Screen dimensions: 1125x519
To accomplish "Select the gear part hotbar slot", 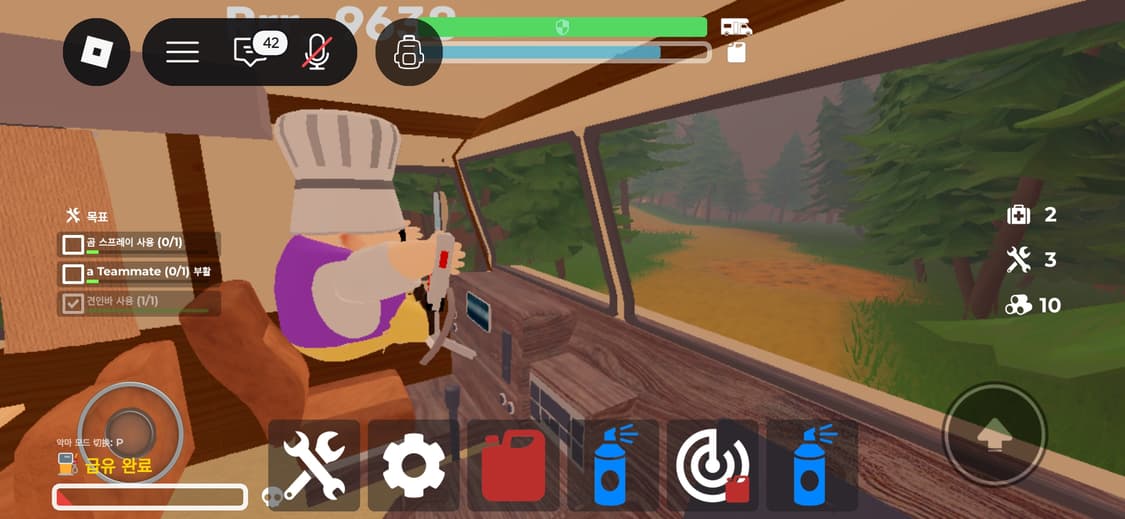I will (x=414, y=465).
